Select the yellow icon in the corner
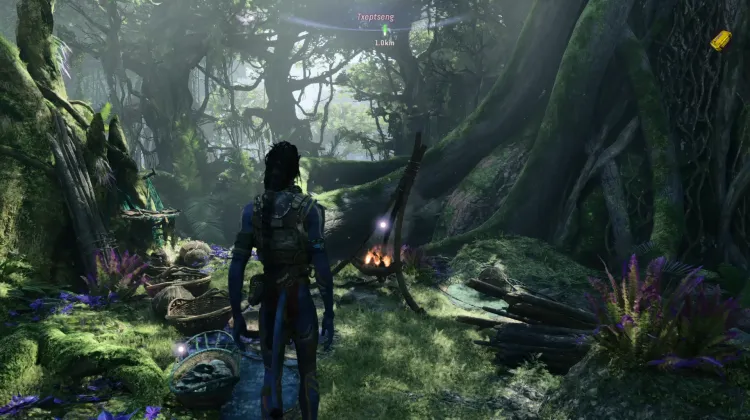 tap(720, 40)
